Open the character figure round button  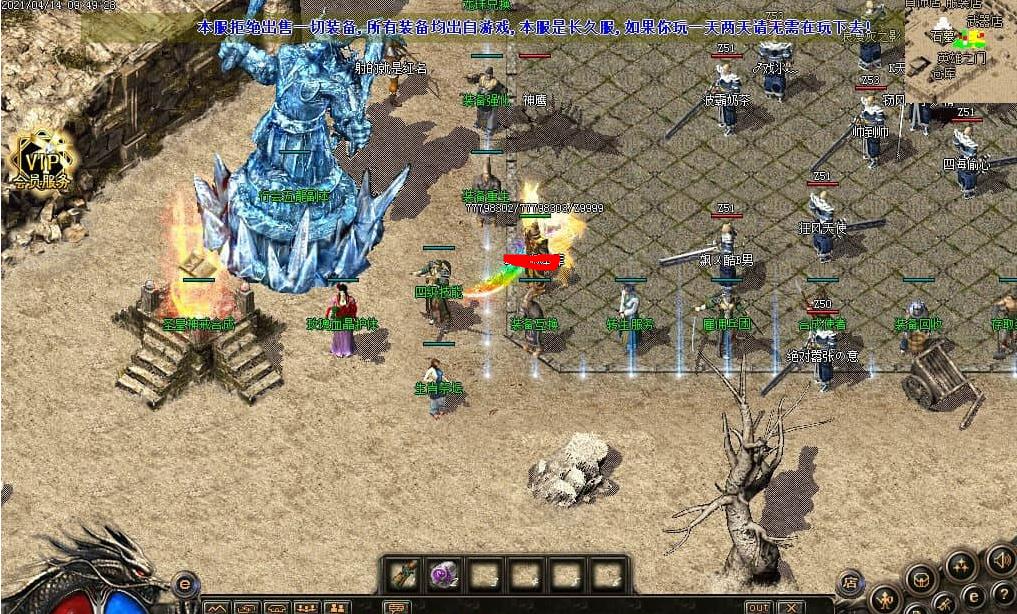click(884, 600)
